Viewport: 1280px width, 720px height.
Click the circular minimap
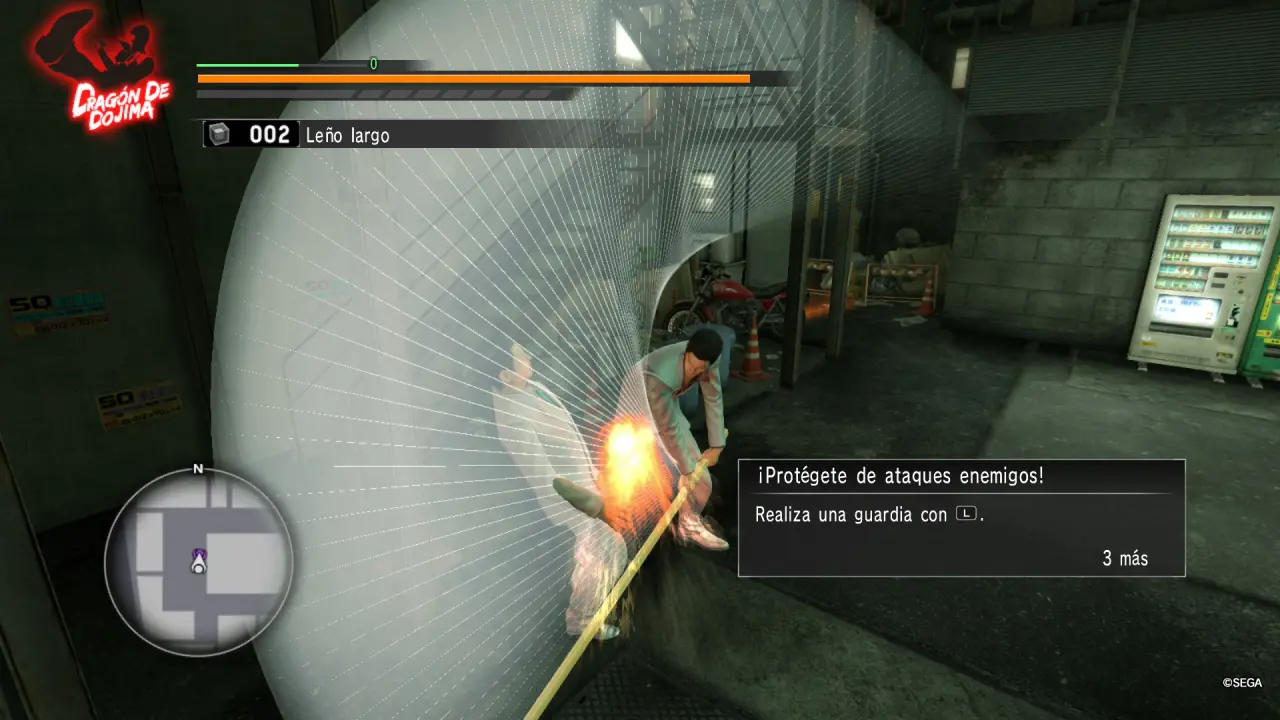point(198,562)
